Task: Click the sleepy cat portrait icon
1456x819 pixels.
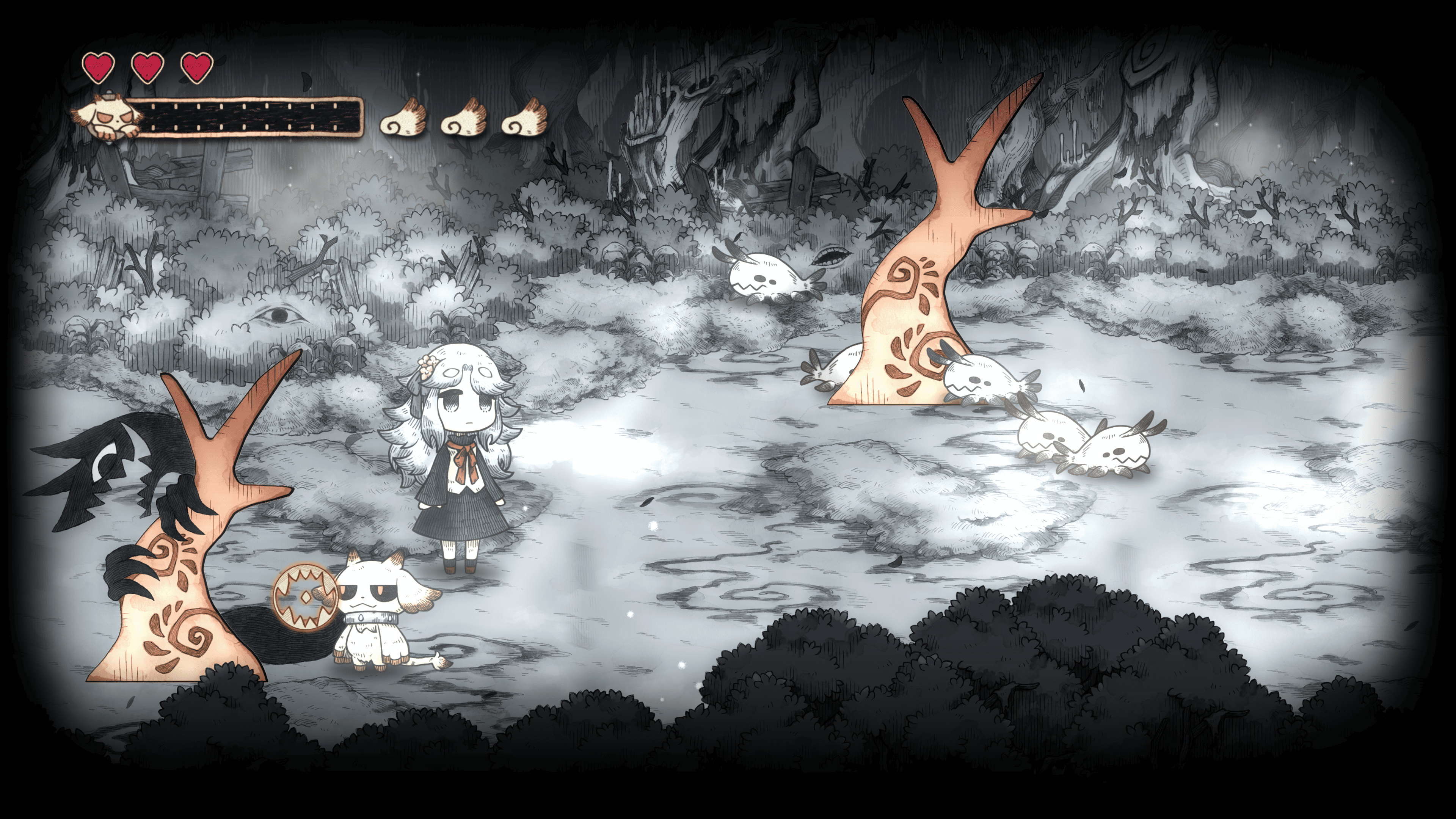Action: (106, 117)
